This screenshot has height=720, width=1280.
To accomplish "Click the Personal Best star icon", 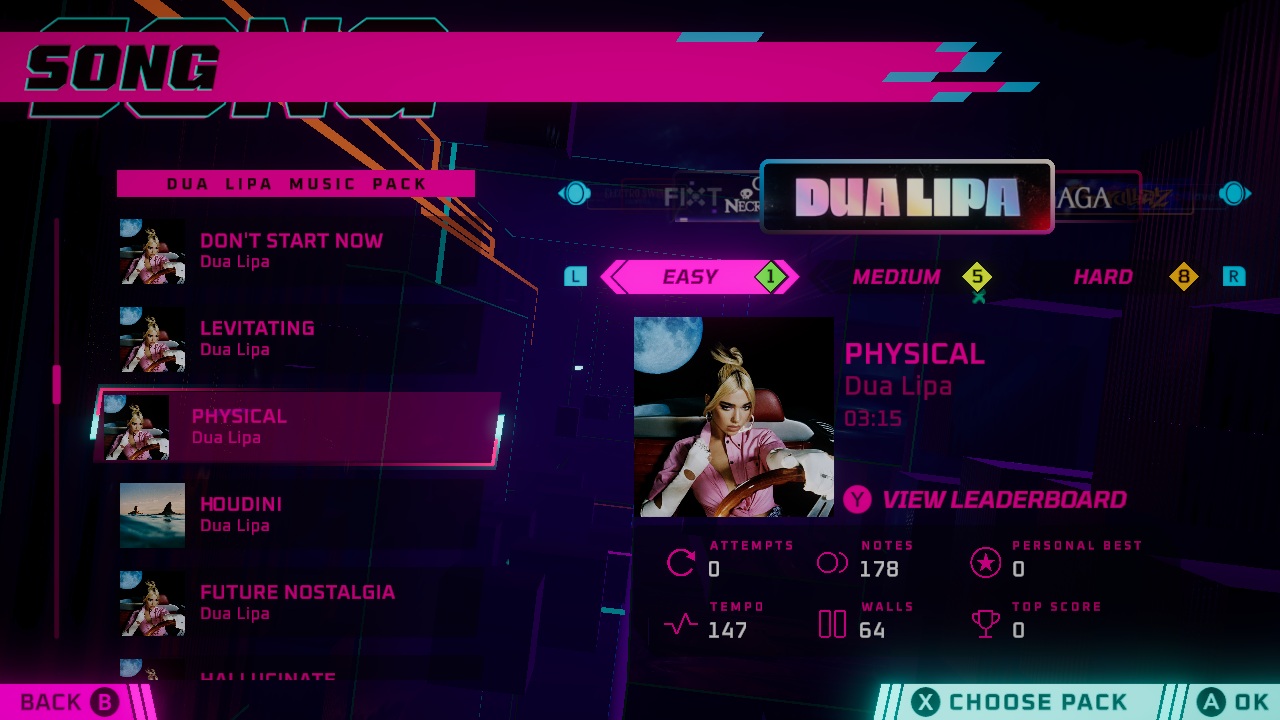I will [987, 562].
